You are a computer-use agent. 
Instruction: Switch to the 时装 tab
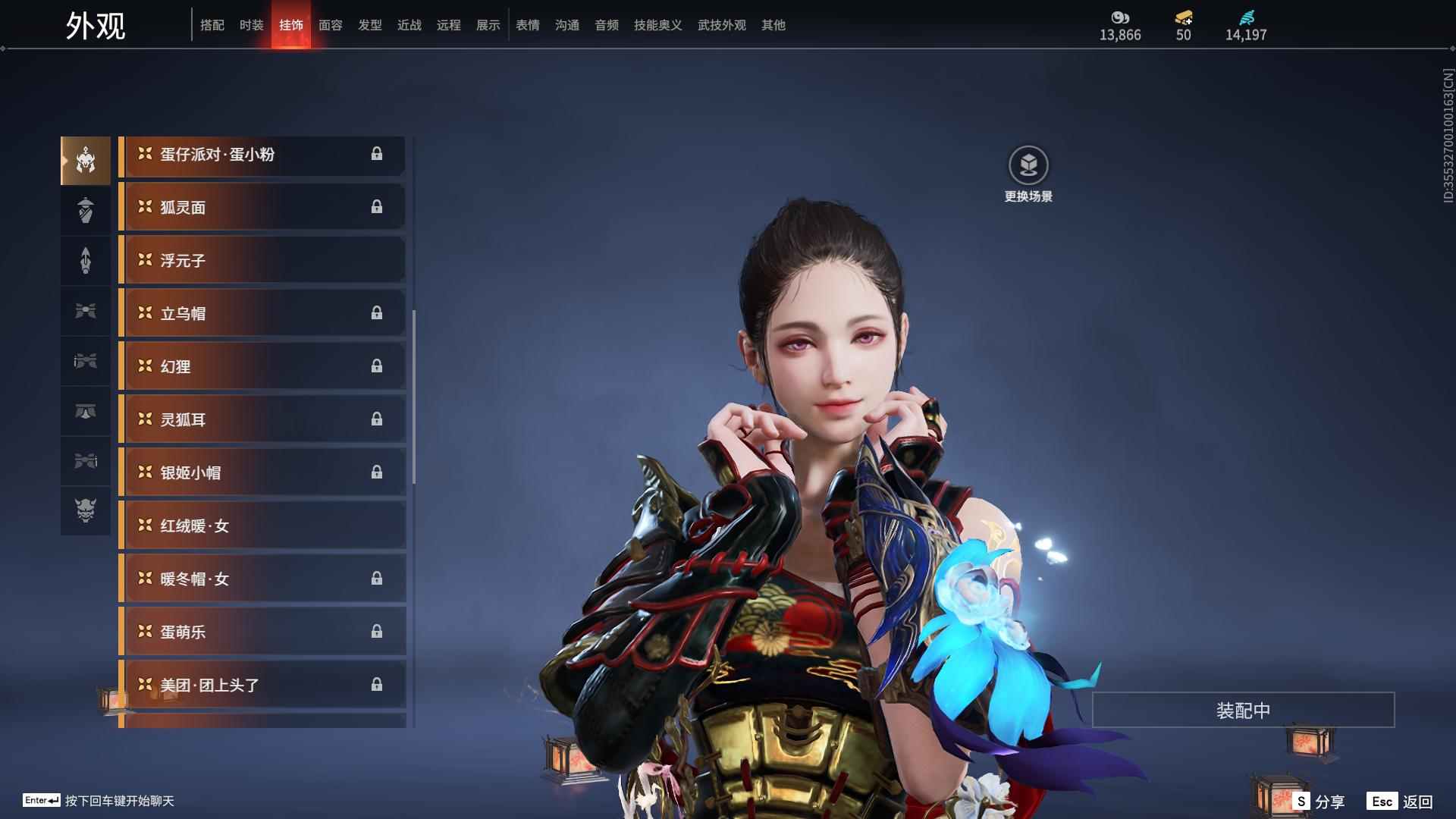point(251,25)
